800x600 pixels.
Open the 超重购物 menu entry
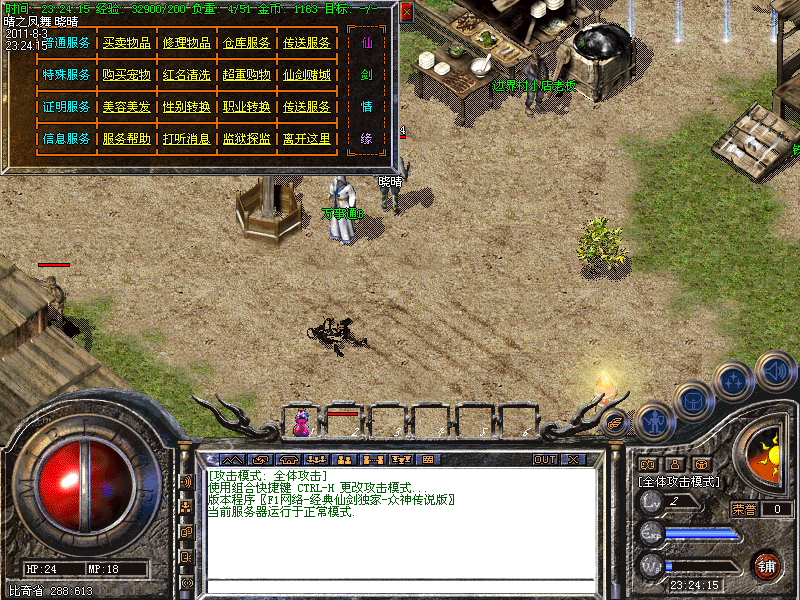247,75
